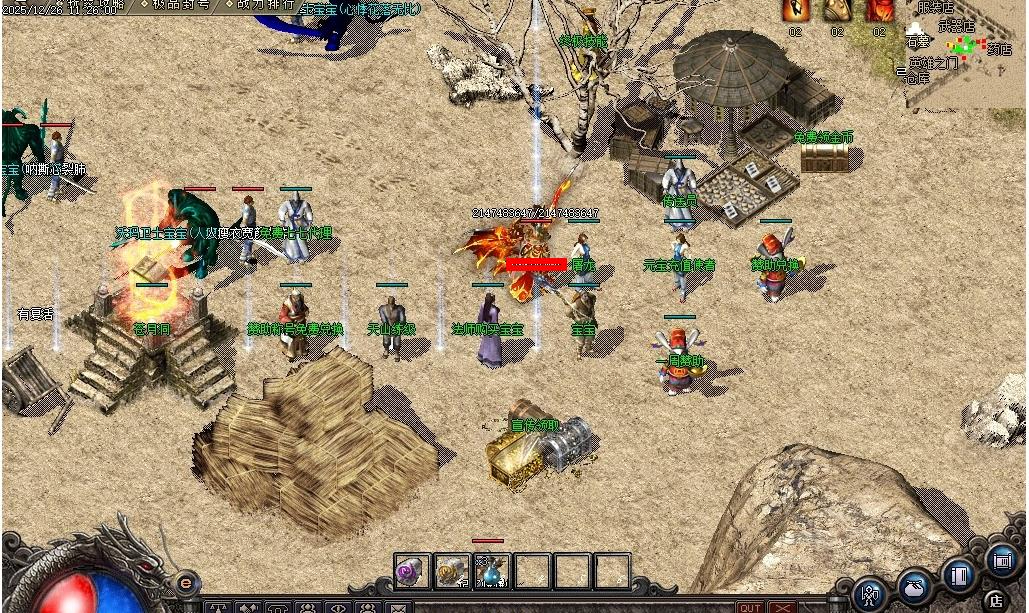Open the skill book button
Screen dimensions: 1029x613
click(x=958, y=575)
